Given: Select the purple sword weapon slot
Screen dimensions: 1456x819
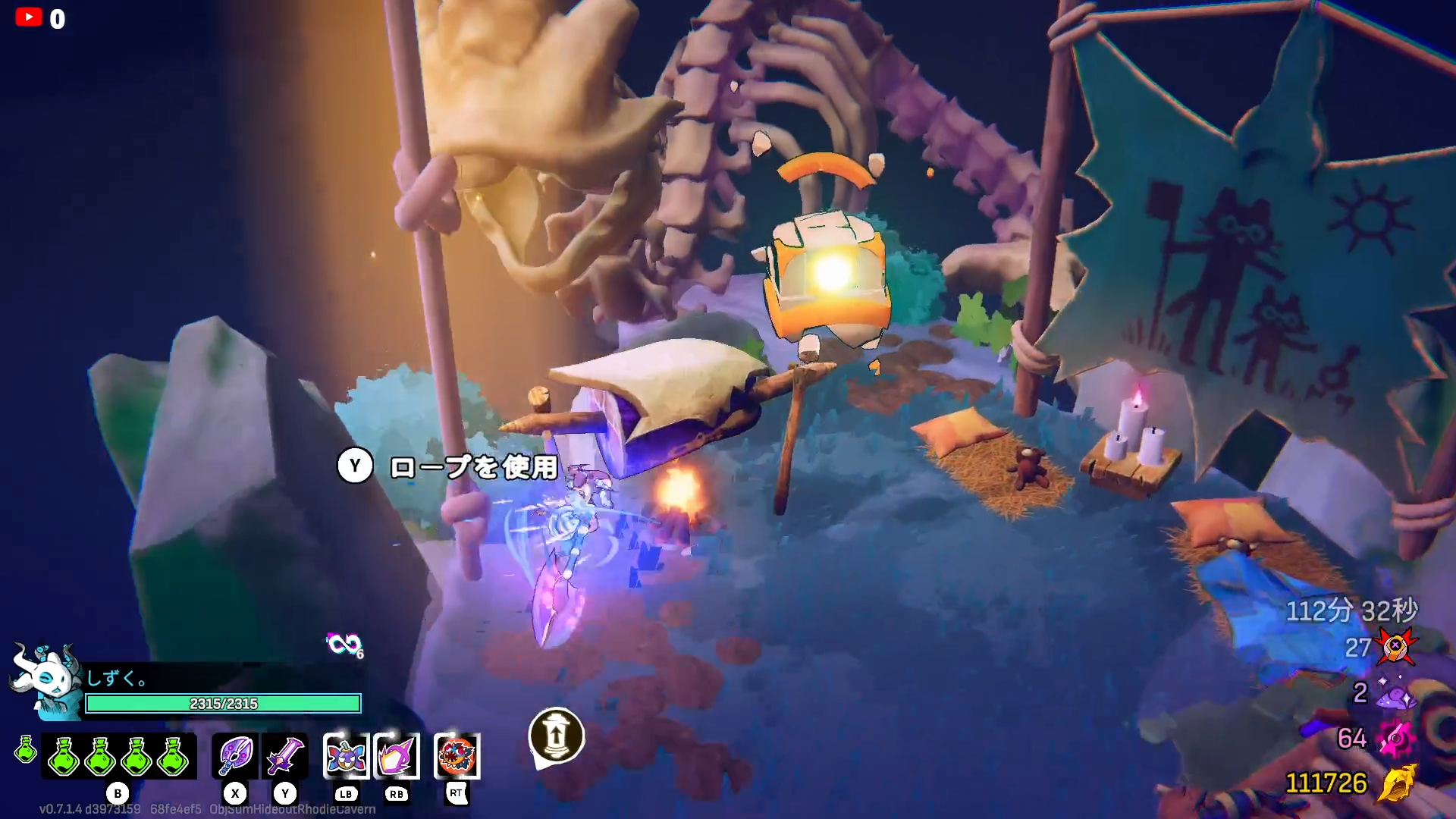Looking at the screenshot, I should 285,755.
